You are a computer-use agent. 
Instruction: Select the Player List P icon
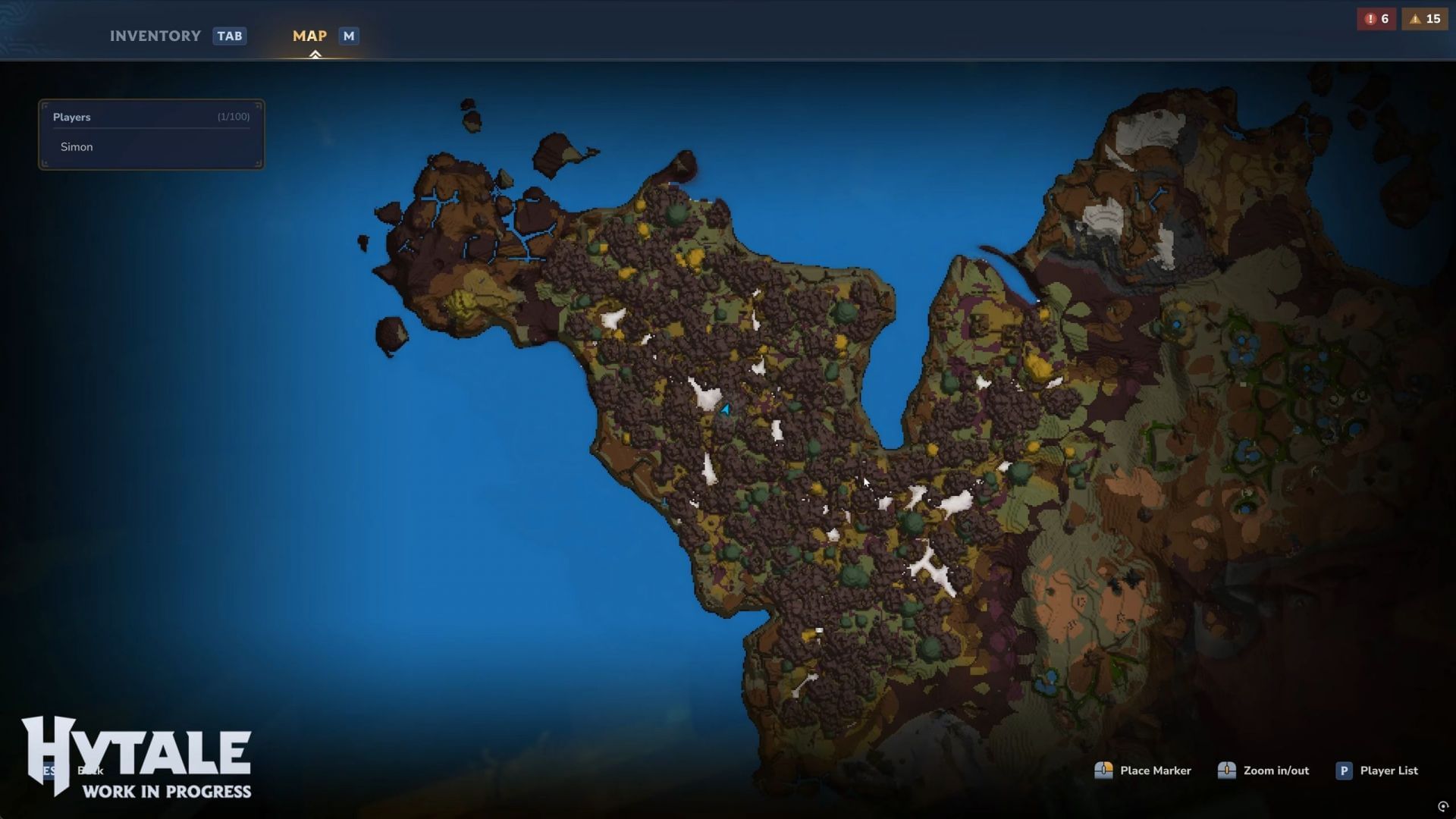(x=1344, y=770)
